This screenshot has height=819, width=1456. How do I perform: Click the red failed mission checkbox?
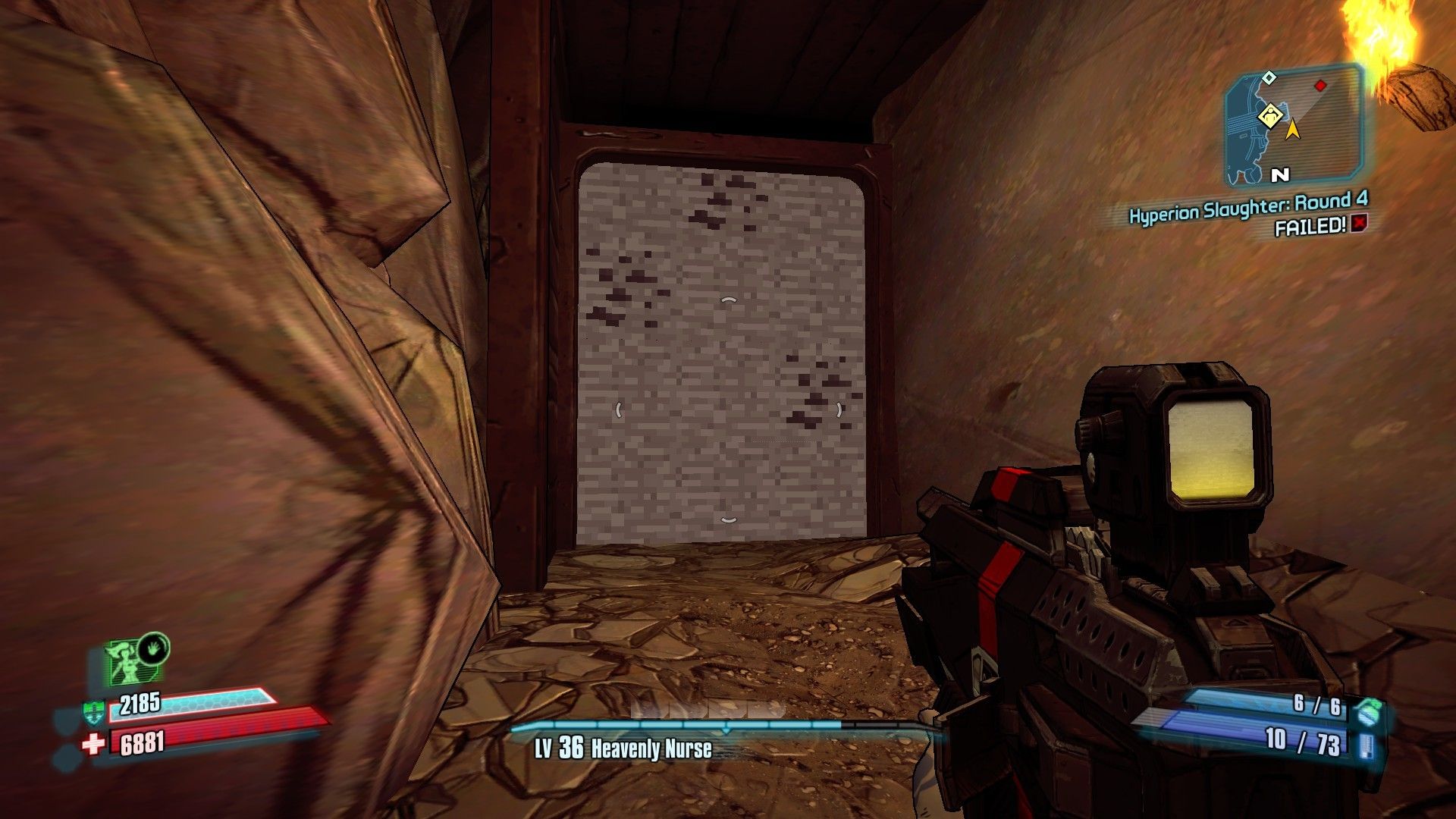pos(1358,224)
